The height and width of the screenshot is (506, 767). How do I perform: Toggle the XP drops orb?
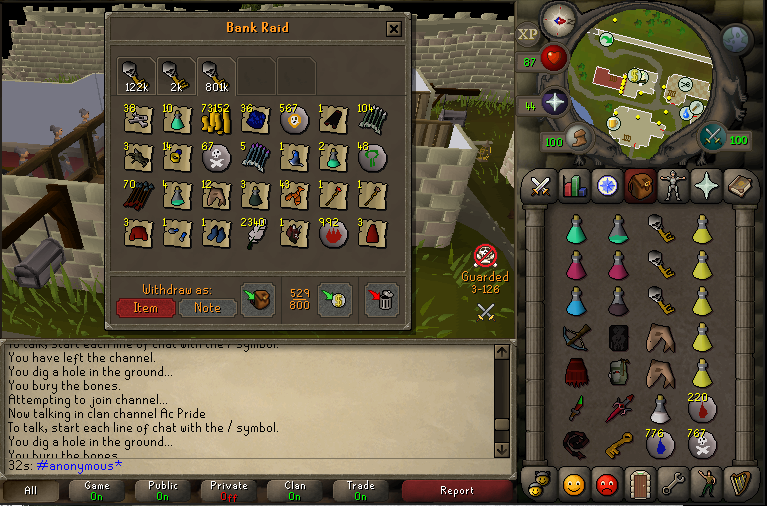[528, 34]
